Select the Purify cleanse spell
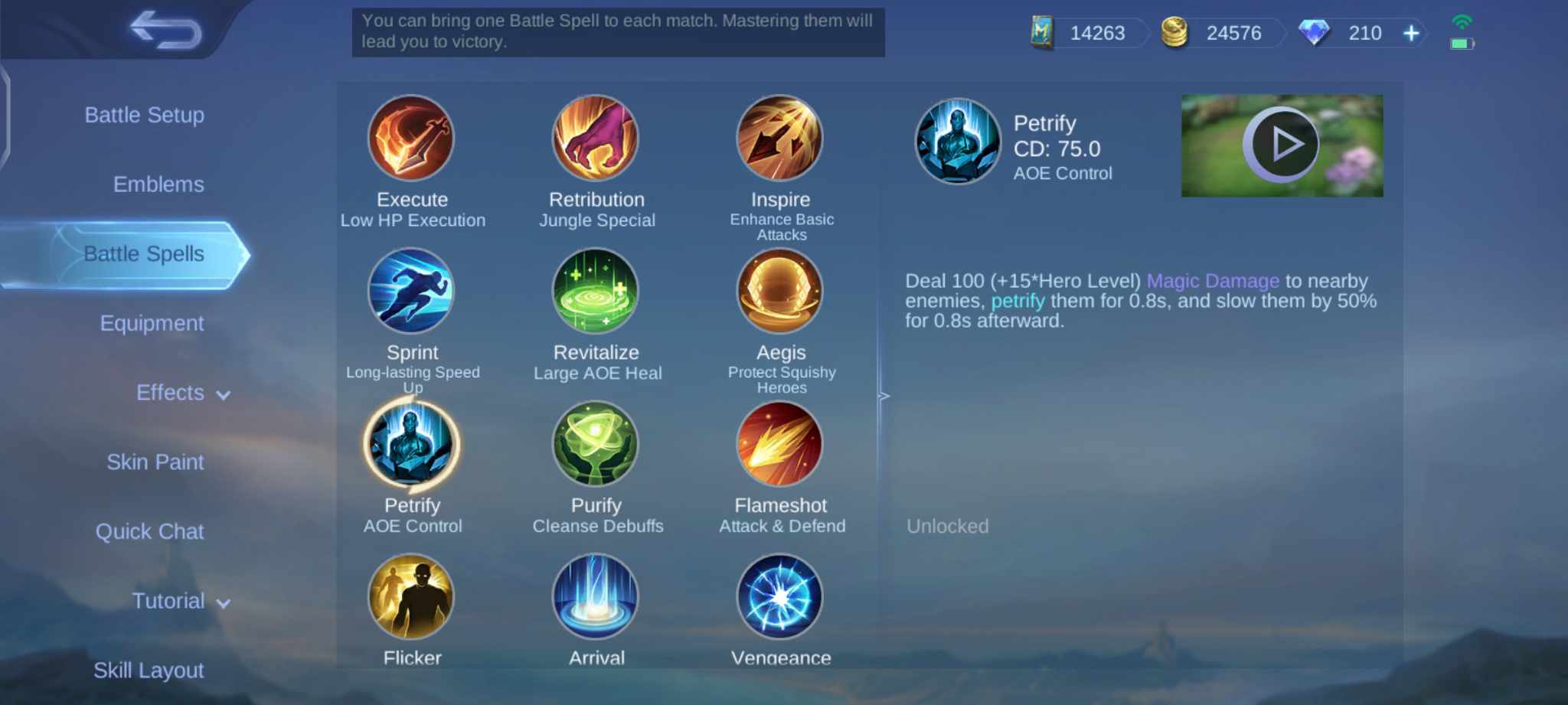Viewport: 1568px width, 705px height. (x=596, y=444)
